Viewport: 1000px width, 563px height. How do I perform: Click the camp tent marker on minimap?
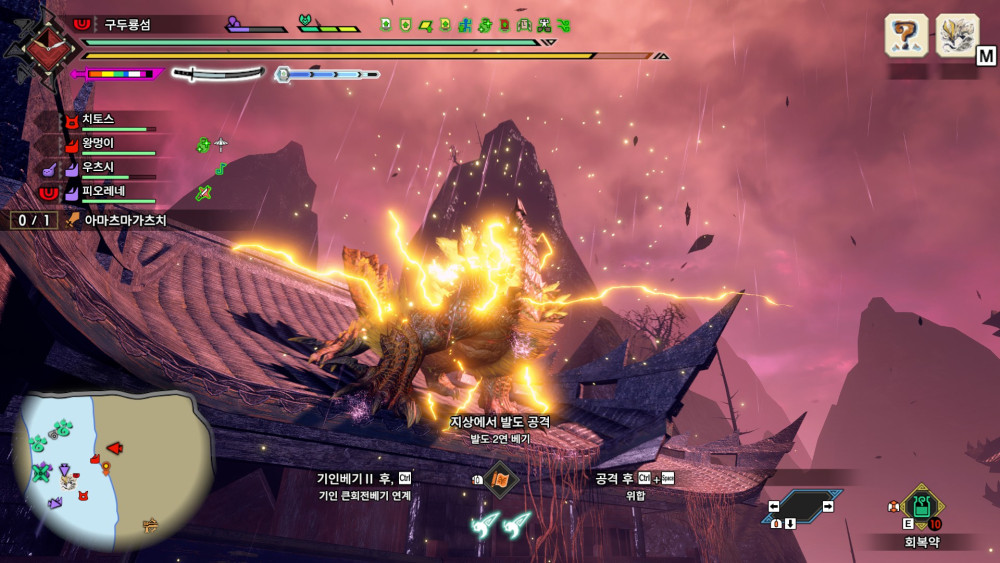151,522
